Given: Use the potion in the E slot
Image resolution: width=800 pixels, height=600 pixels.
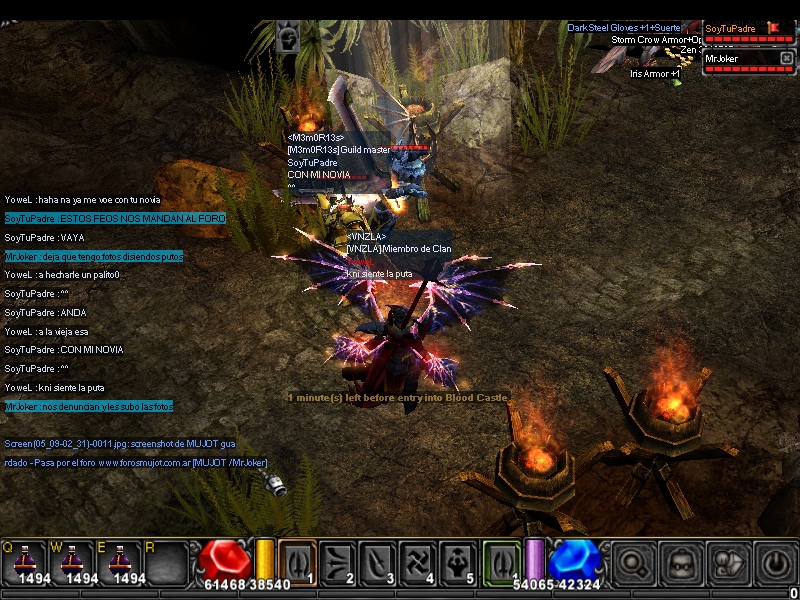Looking at the screenshot, I should (x=119, y=562).
